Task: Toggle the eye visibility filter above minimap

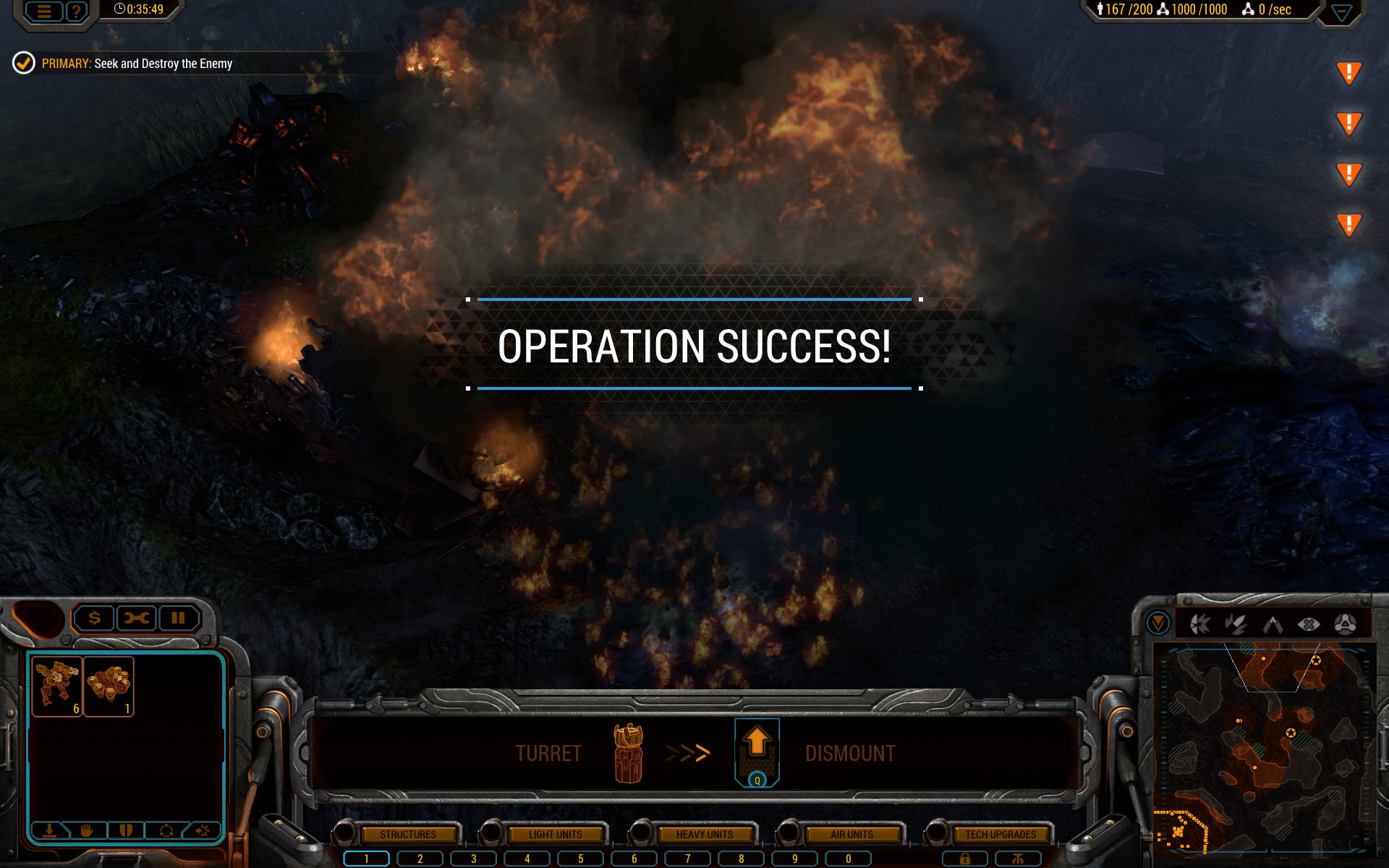Action: click(1308, 624)
